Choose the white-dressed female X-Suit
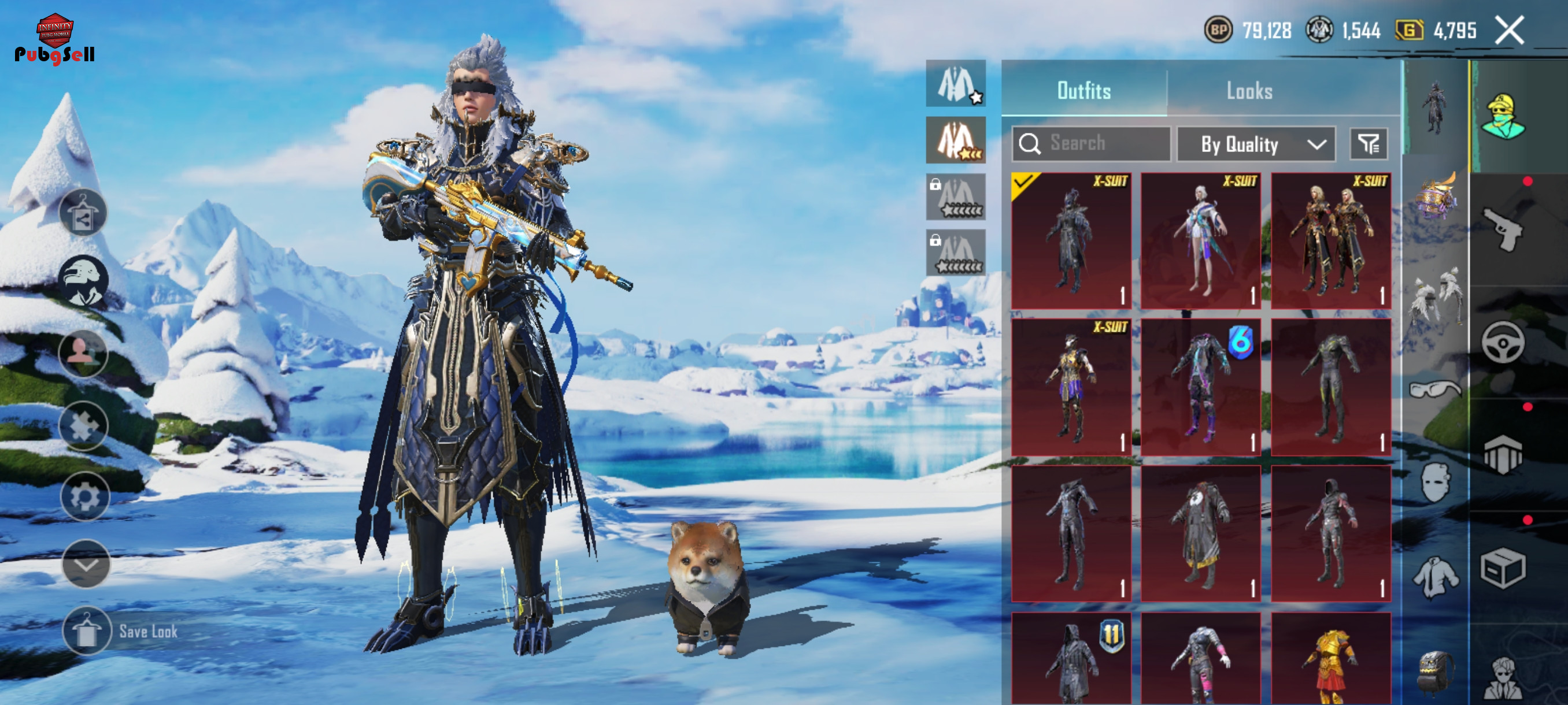This screenshot has width=1568, height=705. click(x=1200, y=240)
